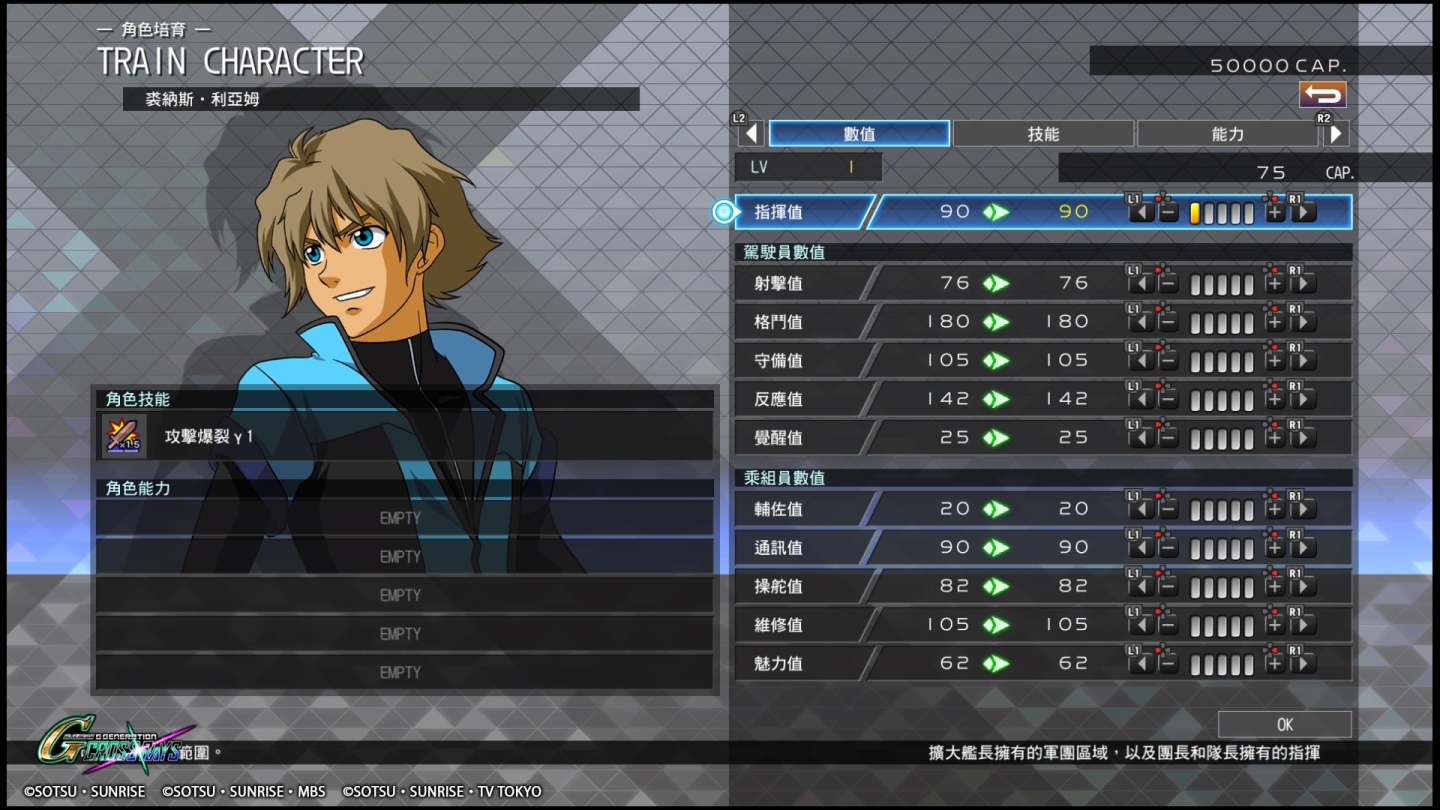This screenshot has height=810, width=1440.
Task: Choose the 輔佐值 stat row
Action: [800, 509]
